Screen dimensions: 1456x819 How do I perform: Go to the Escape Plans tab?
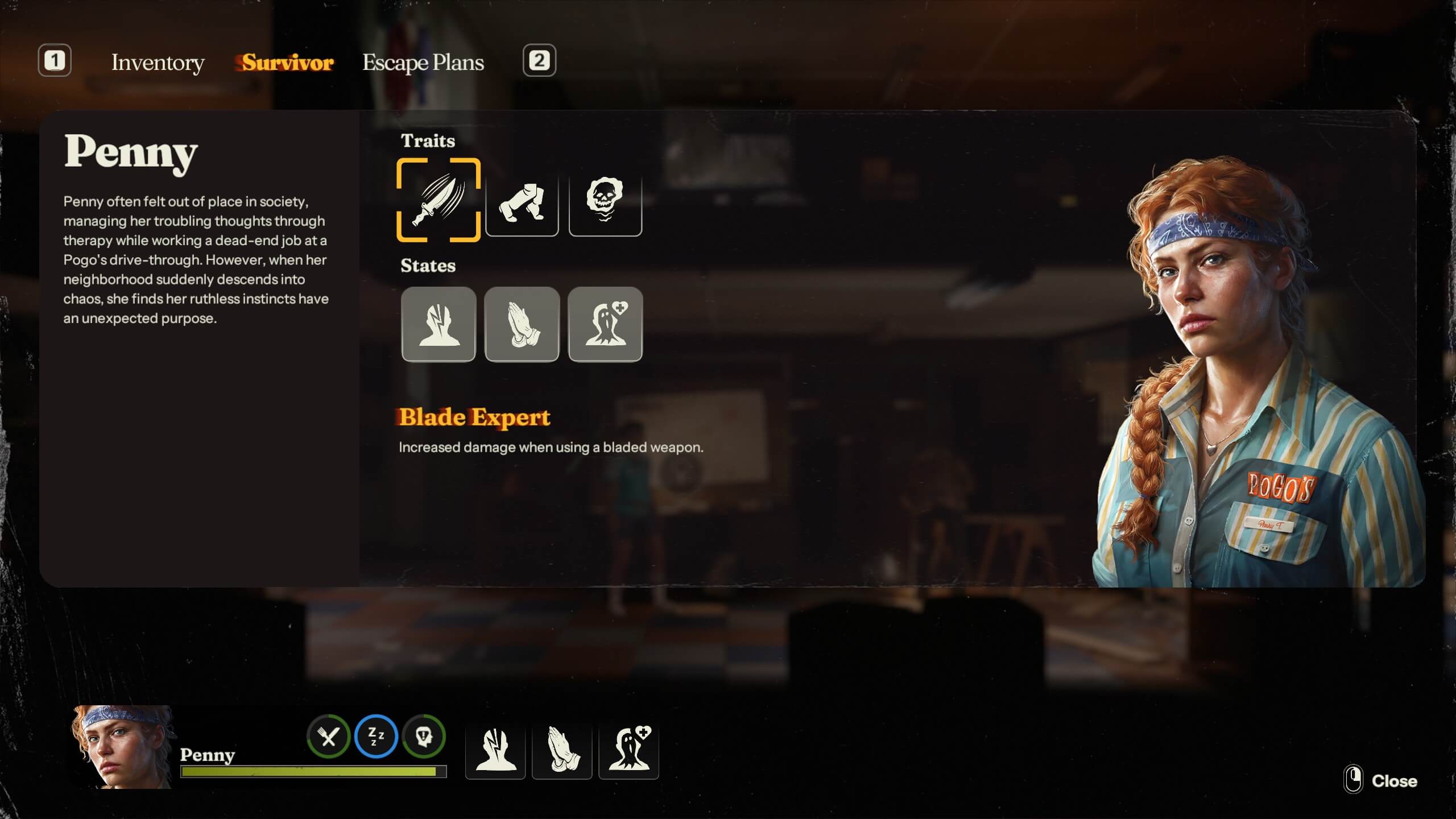pos(423,63)
